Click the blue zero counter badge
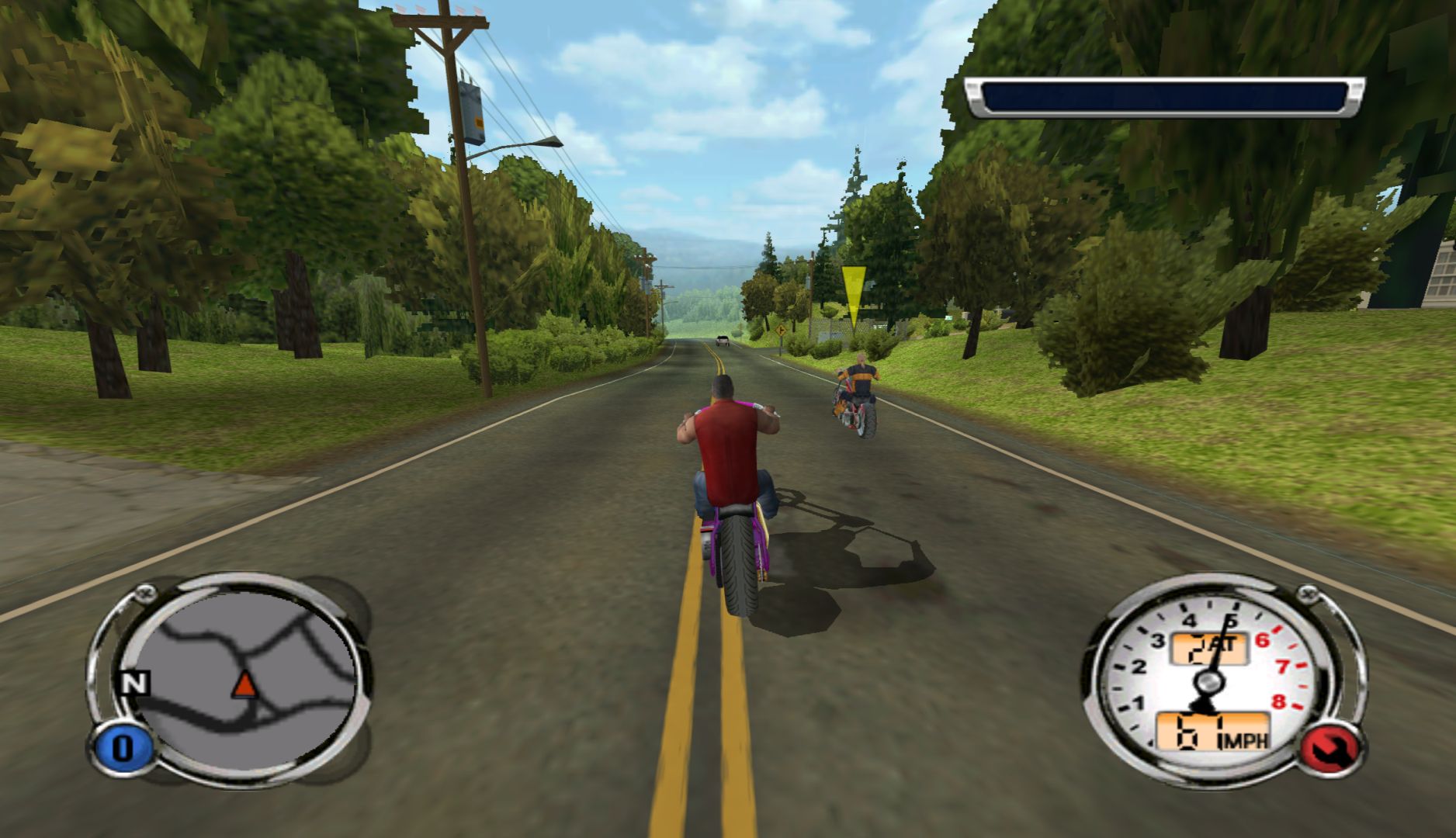 coord(122,748)
